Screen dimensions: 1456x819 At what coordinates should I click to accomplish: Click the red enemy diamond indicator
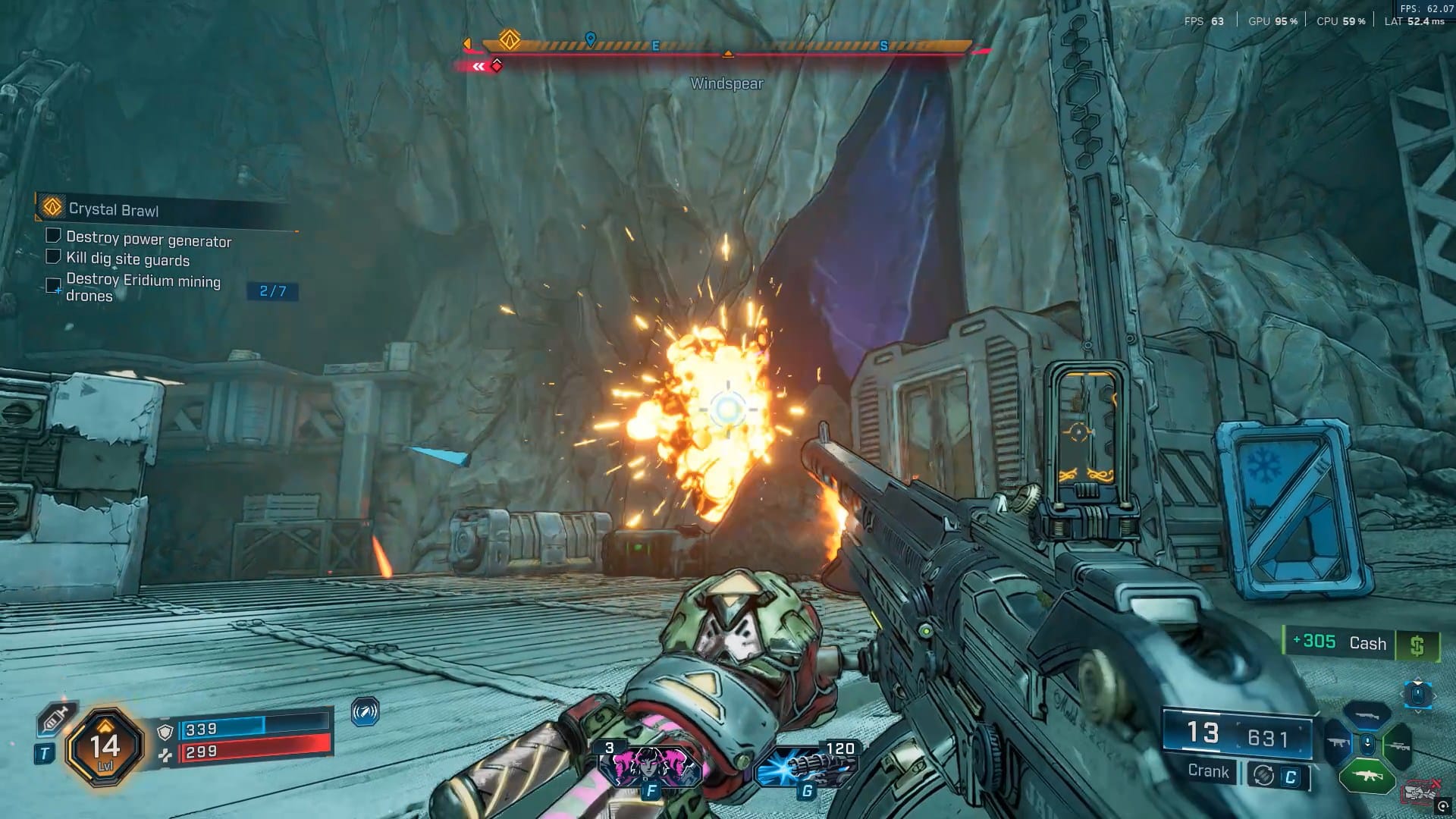pyautogui.click(x=497, y=65)
